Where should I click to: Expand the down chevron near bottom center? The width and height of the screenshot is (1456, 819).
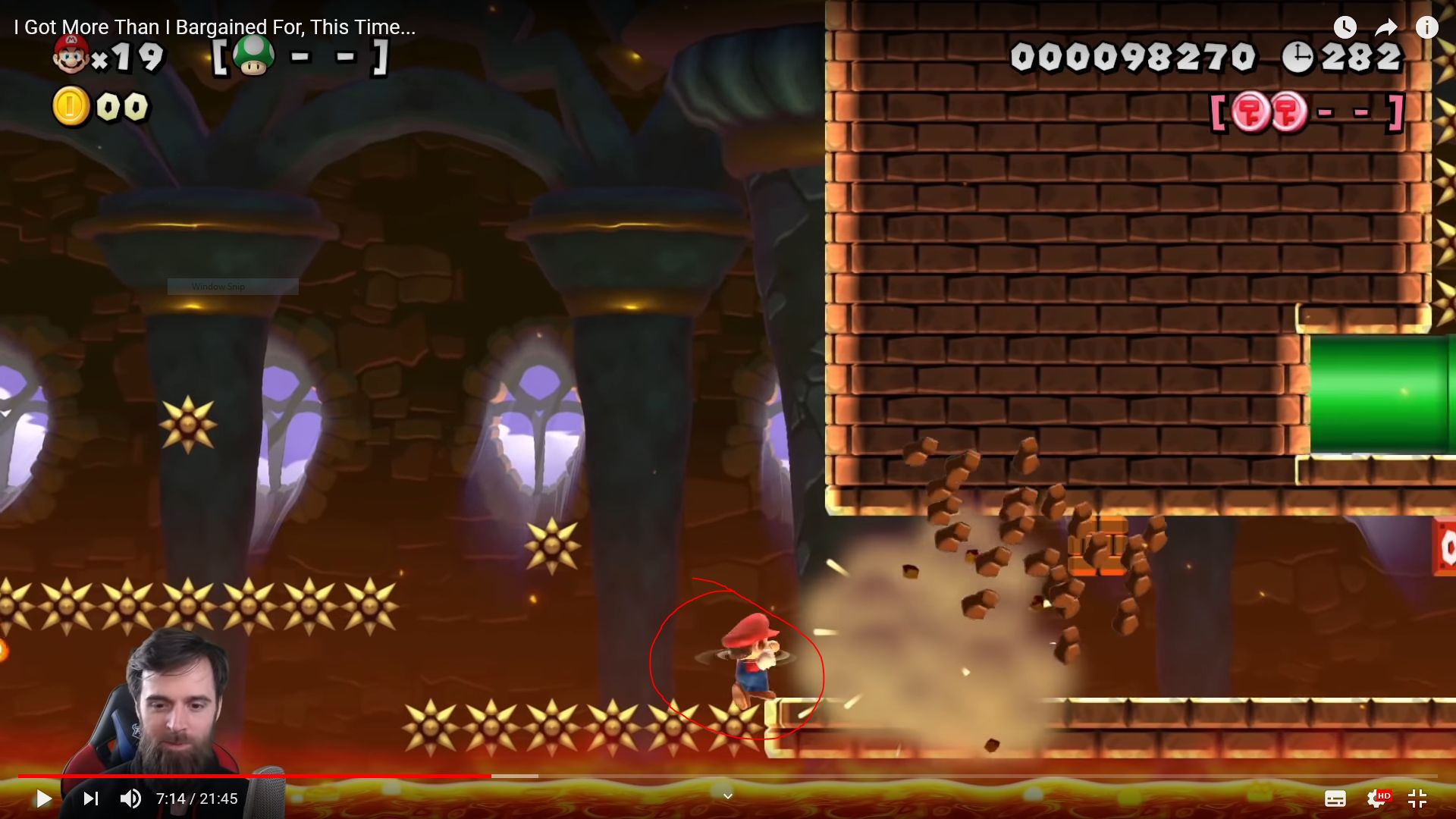[727, 795]
